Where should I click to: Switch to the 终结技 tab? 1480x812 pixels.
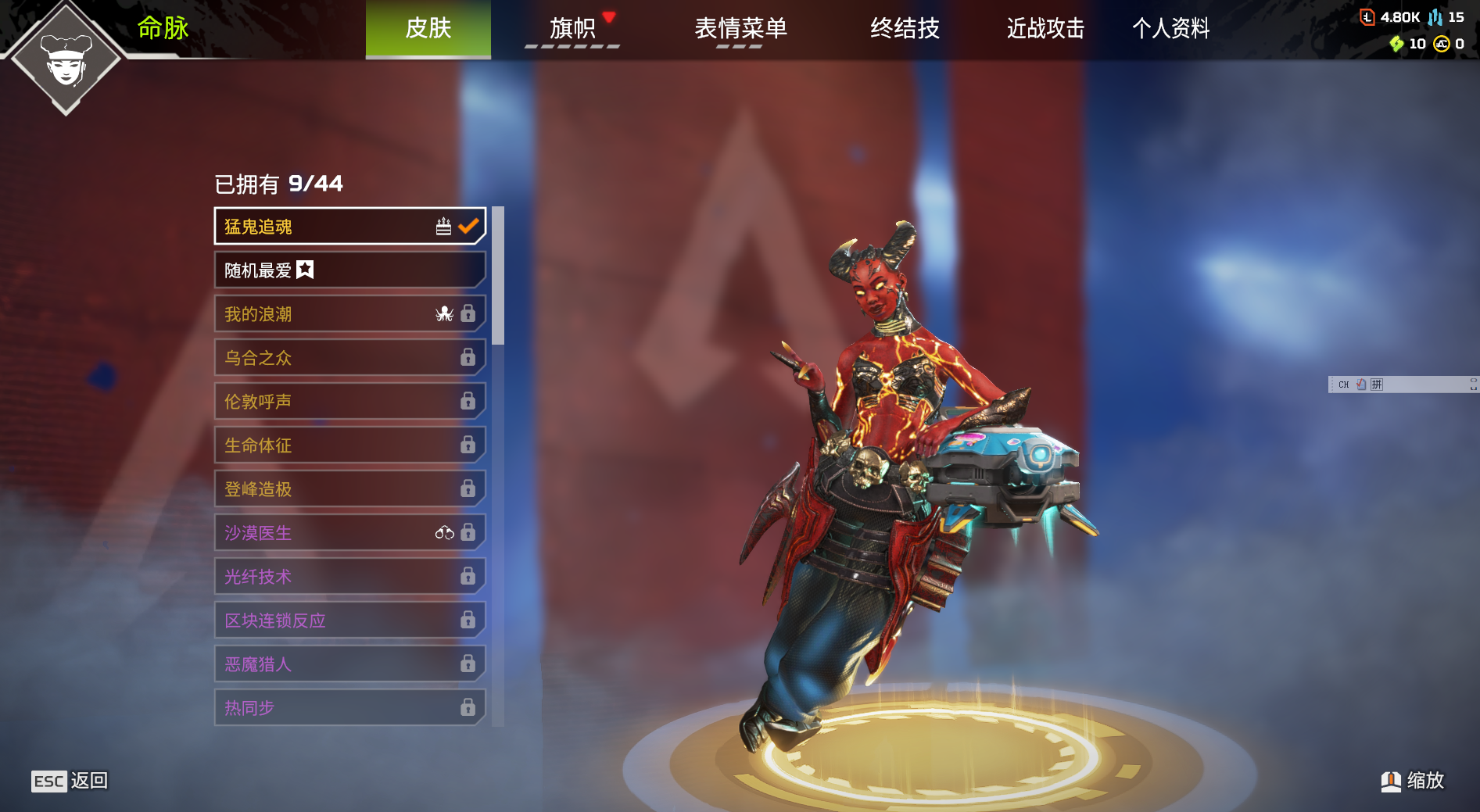[x=905, y=29]
